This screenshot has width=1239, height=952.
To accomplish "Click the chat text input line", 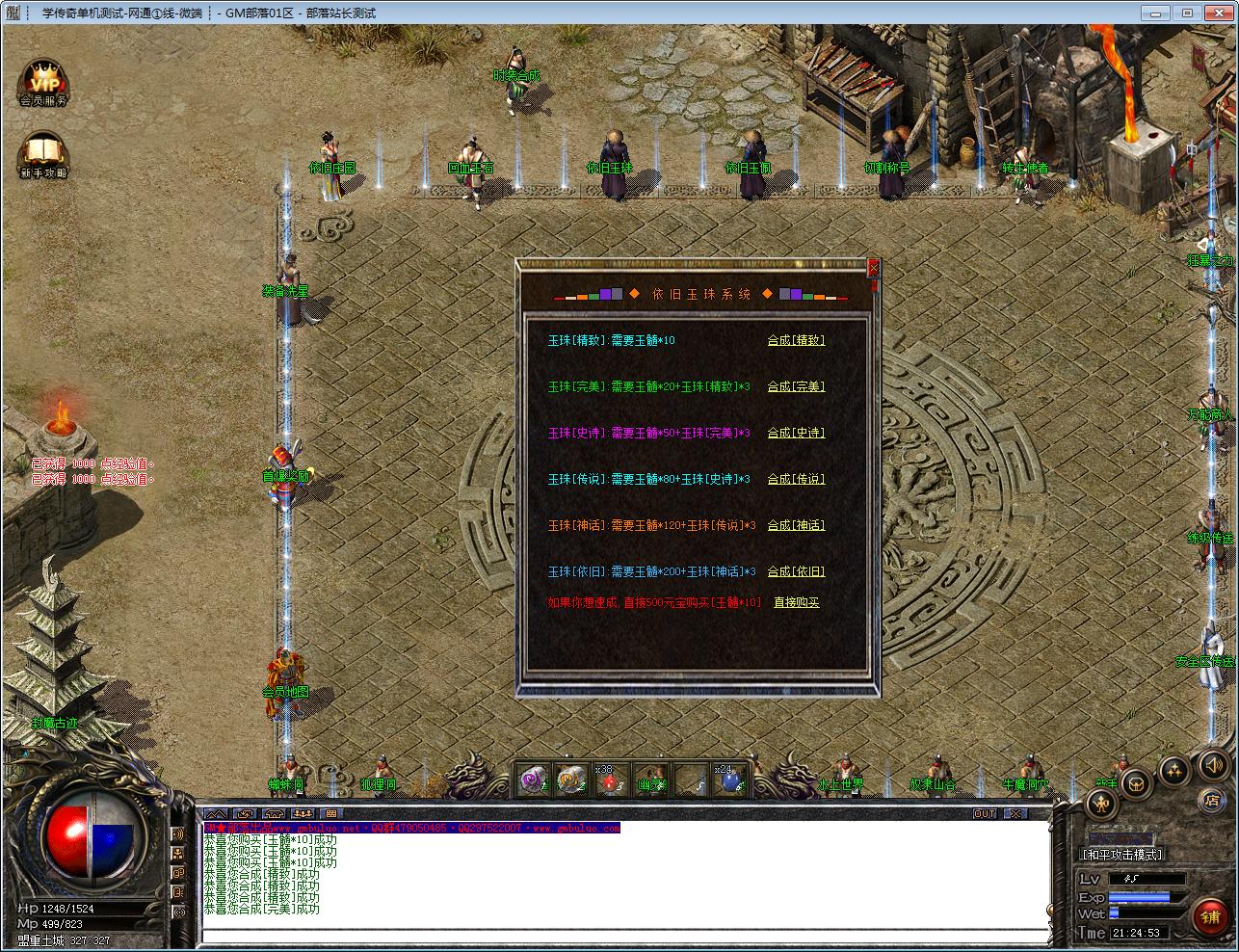I will [x=624, y=935].
